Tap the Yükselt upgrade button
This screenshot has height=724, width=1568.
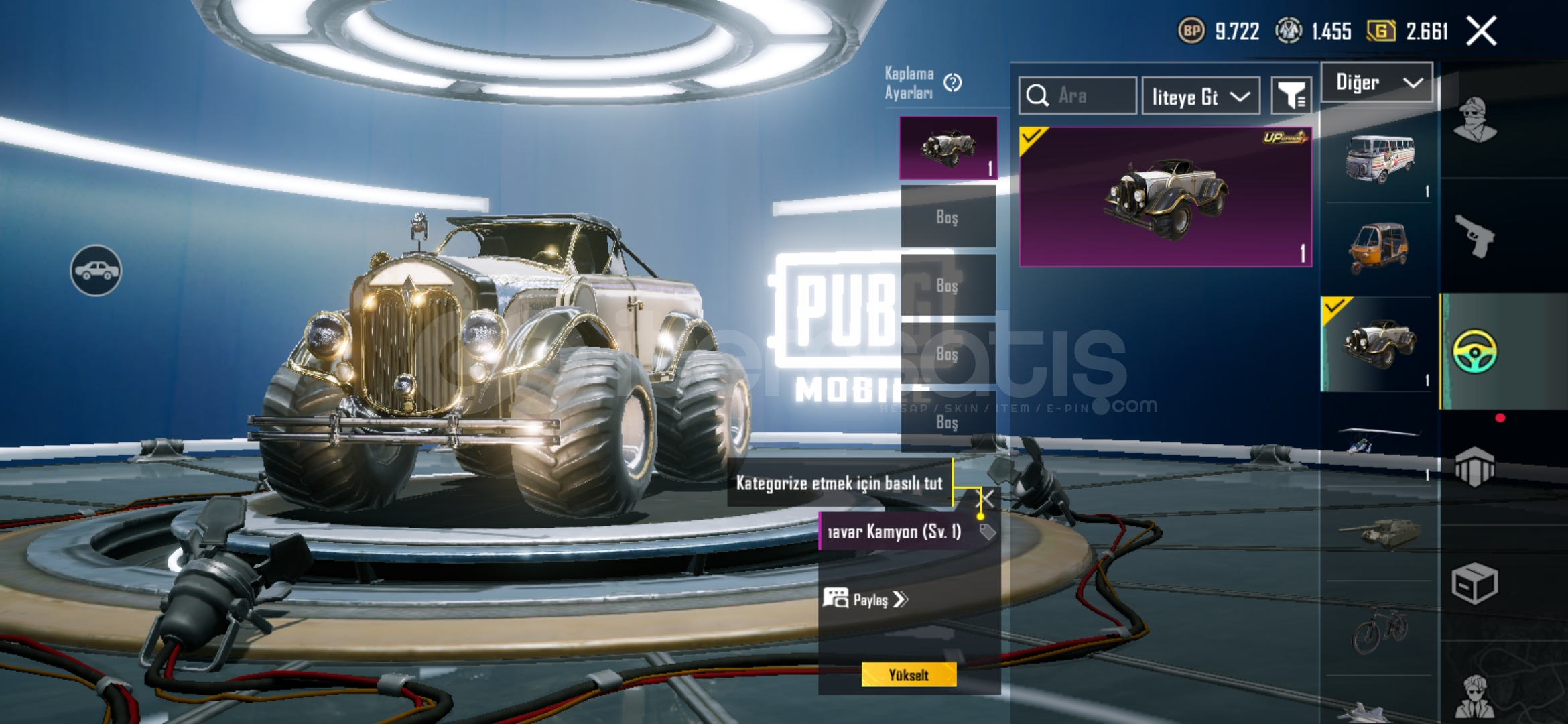click(x=909, y=675)
